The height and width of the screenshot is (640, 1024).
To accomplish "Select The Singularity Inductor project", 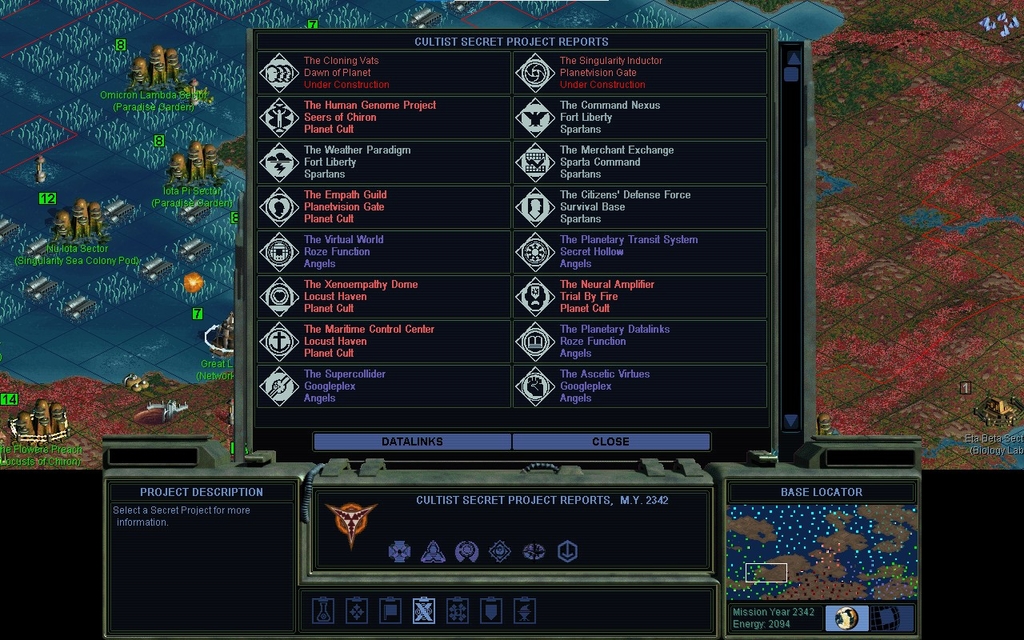I will tap(640, 73).
